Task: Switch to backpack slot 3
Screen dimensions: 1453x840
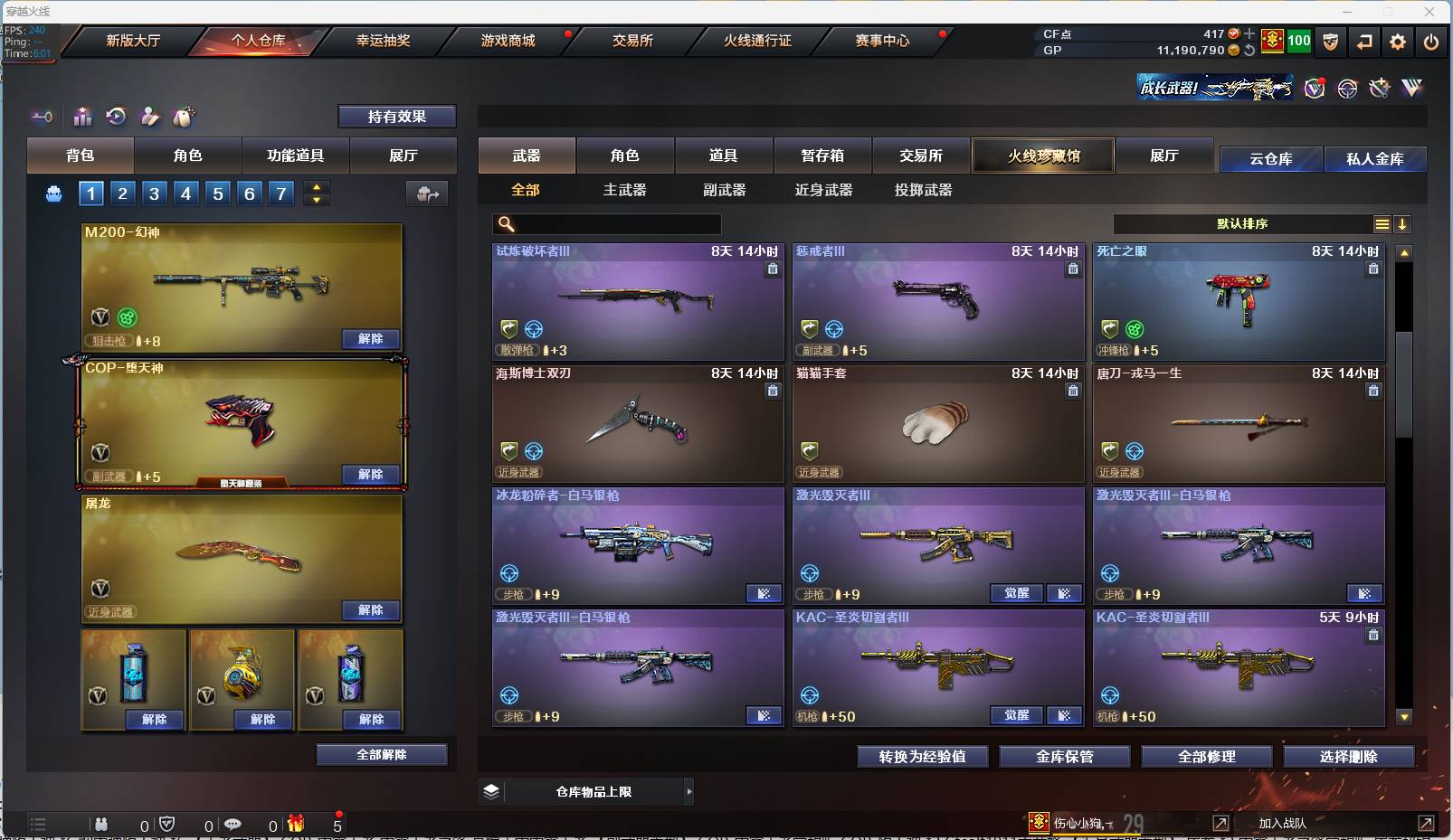Action: [154, 193]
